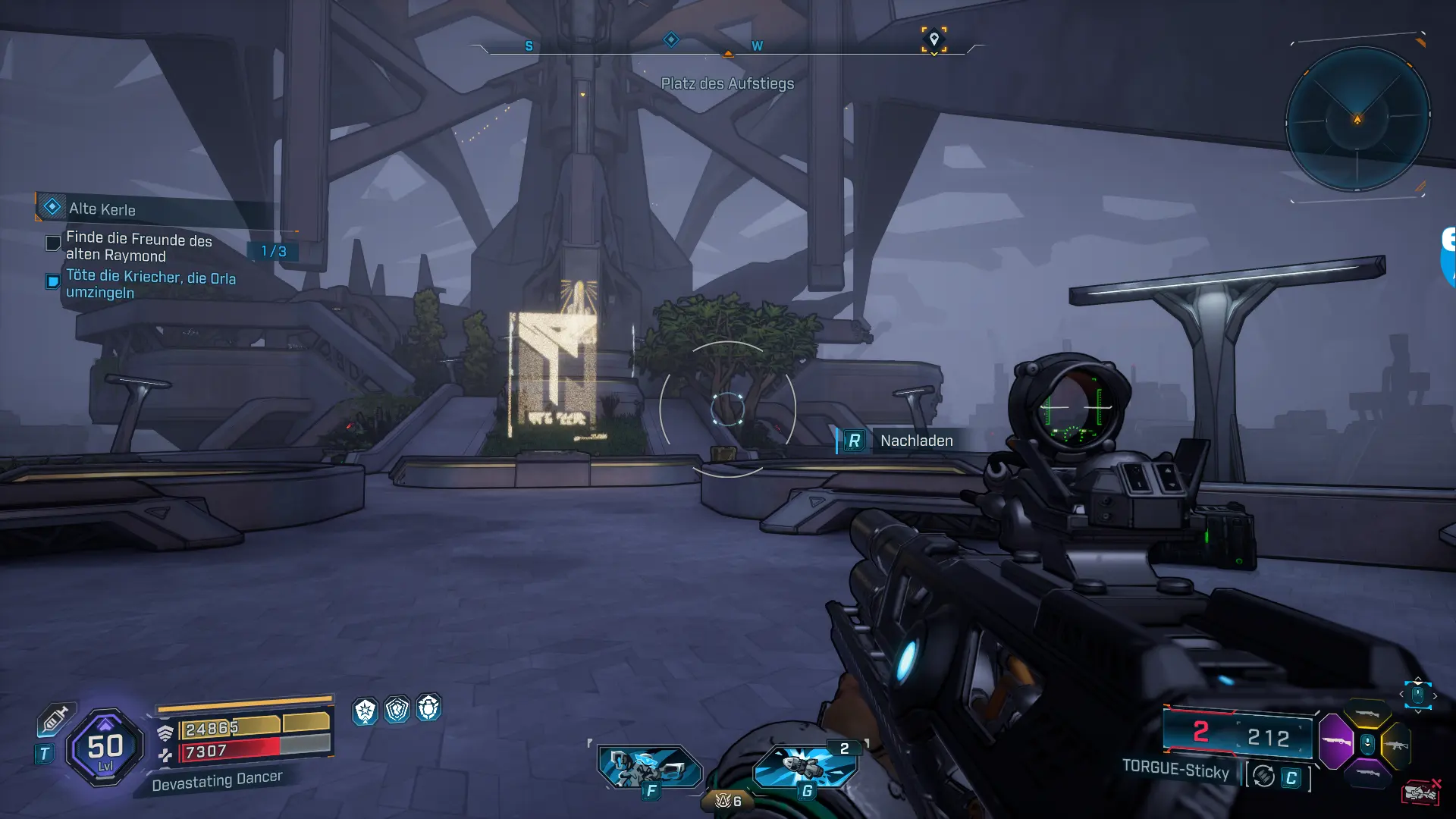Inspect the layered shield buff icon
The image size is (1456, 819).
click(397, 710)
